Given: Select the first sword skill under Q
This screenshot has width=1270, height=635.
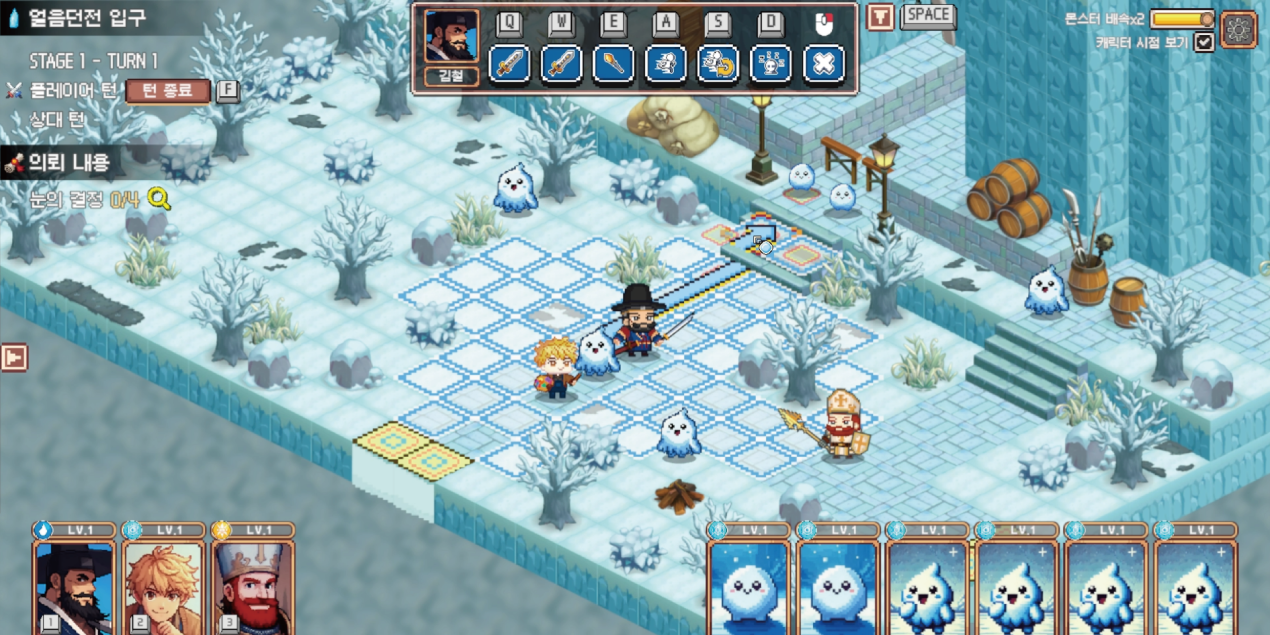Looking at the screenshot, I should click(x=509, y=63).
